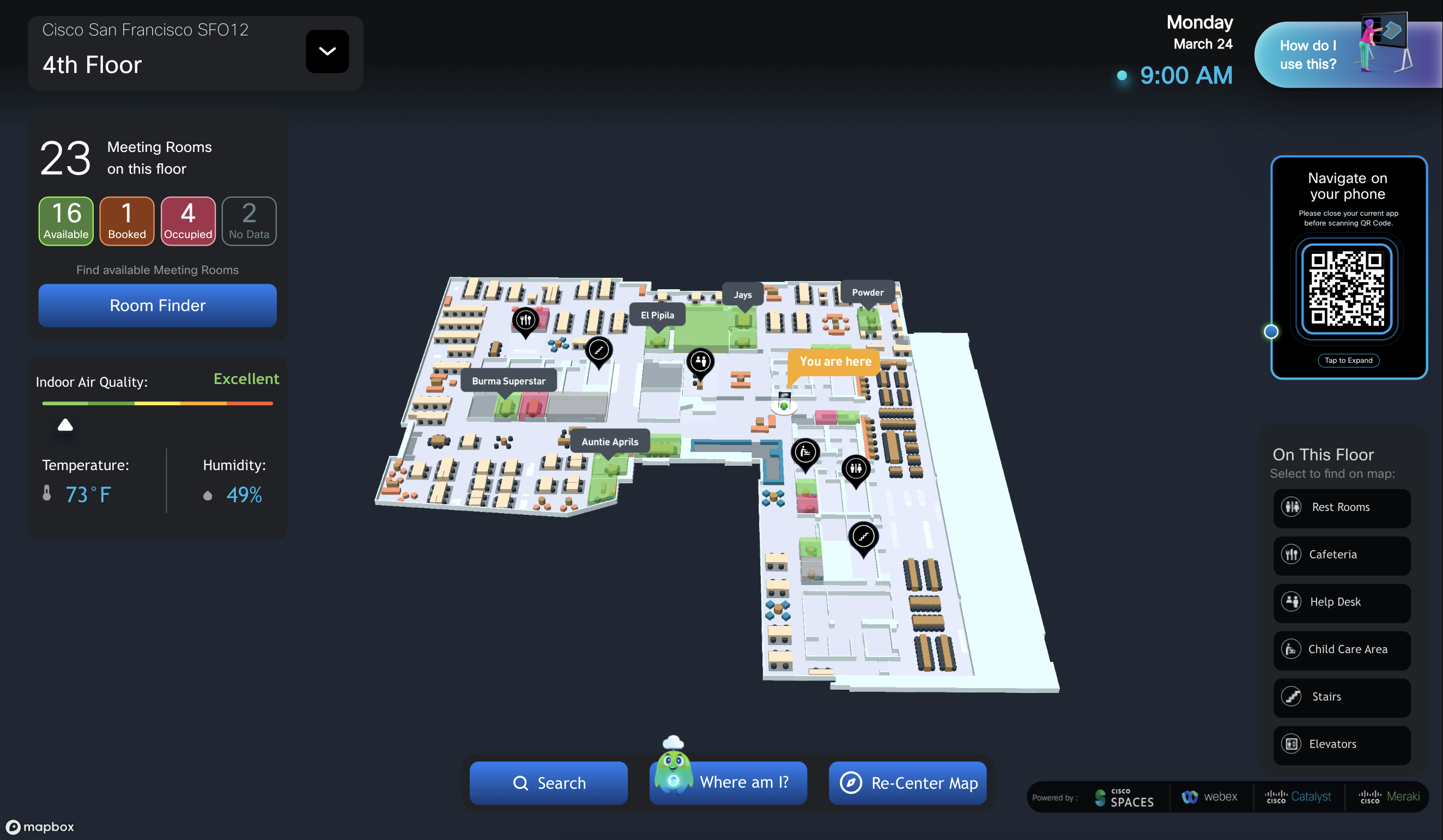Toggle the 16 Available rooms filter
Image resolution: width=1443 pixels, height=840 pixels.
65,221
